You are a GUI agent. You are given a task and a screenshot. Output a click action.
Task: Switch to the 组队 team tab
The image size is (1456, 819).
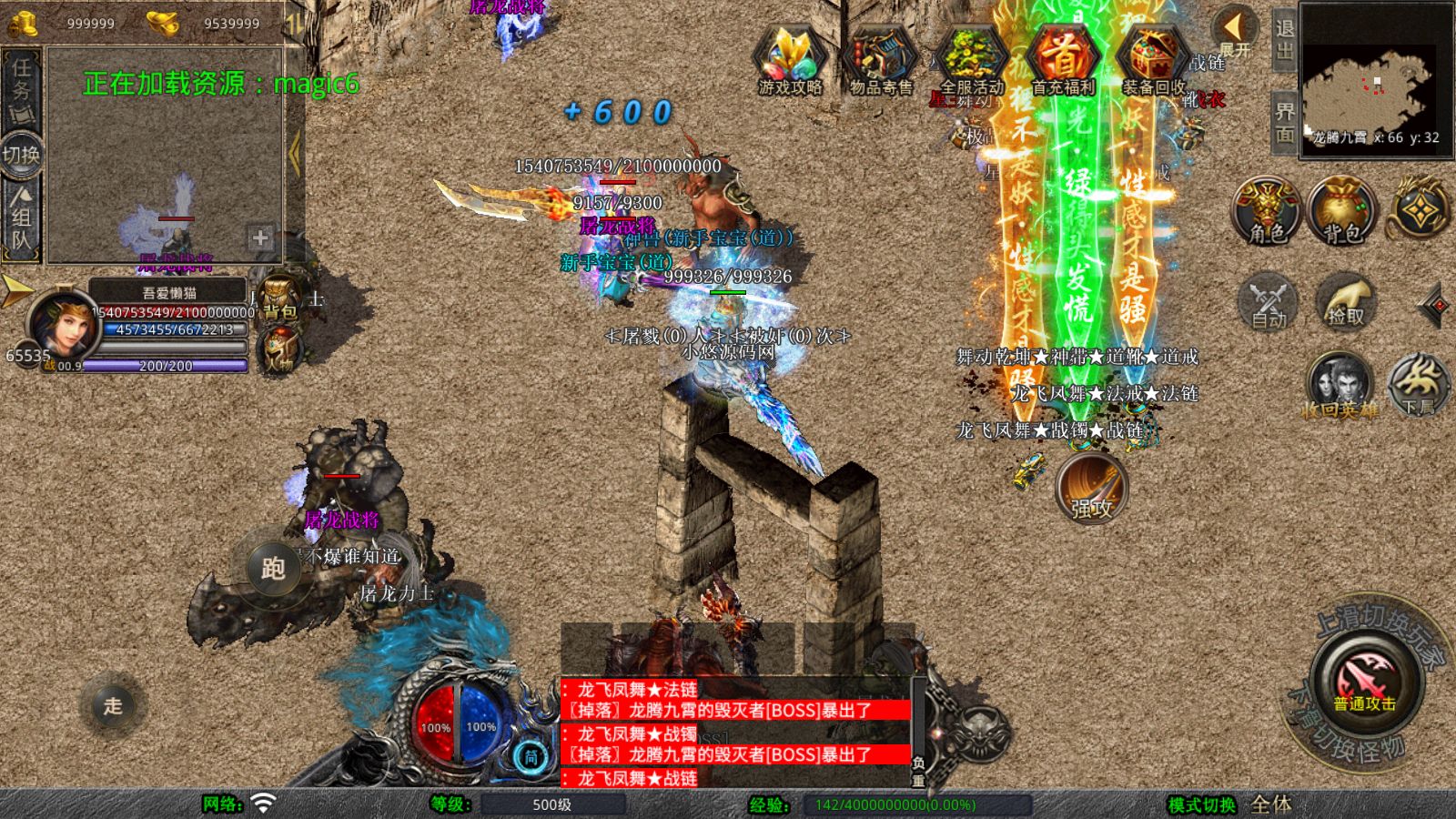coord(20,217)
